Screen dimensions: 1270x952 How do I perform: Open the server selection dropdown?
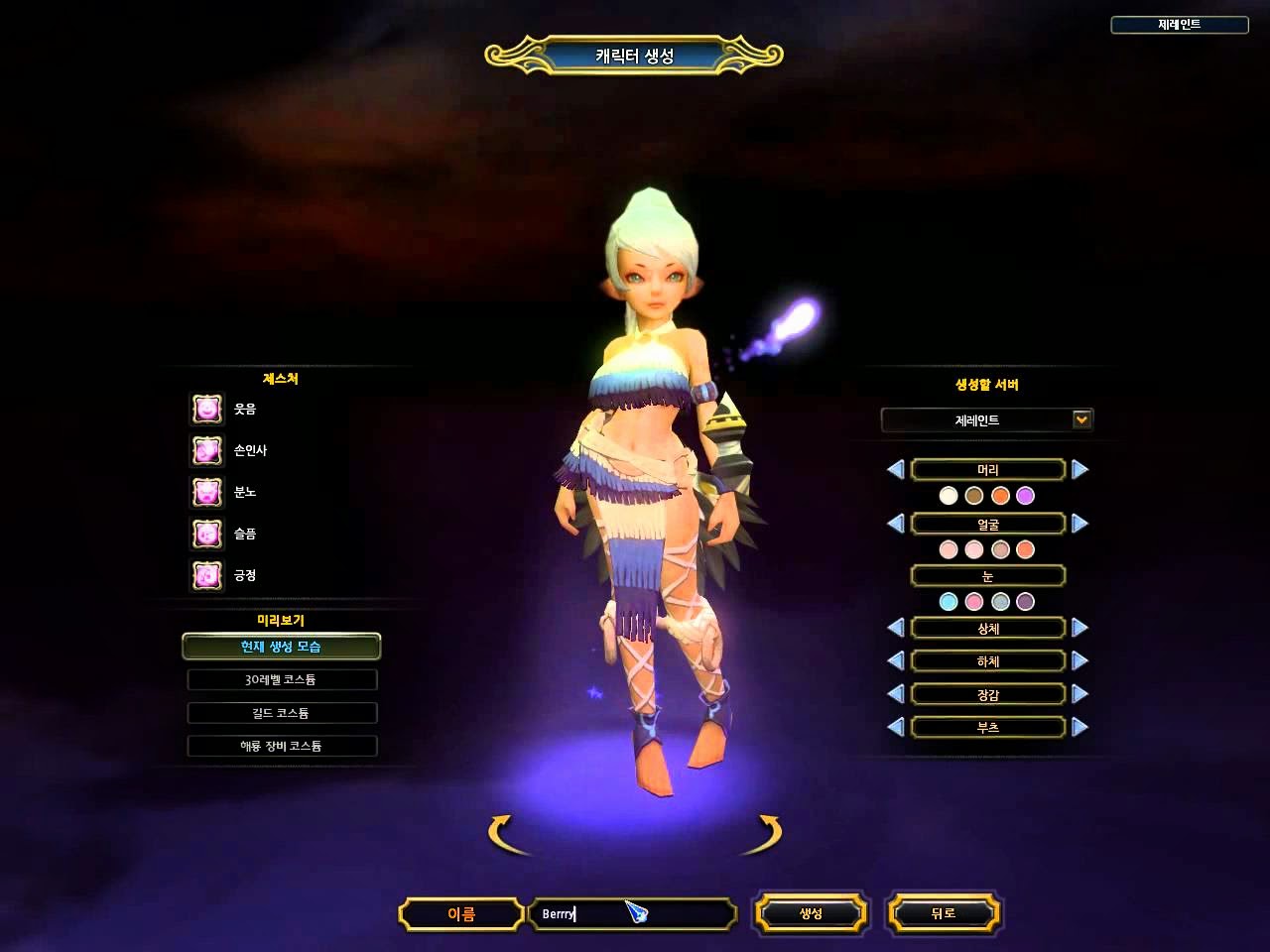pos(1080,419)
